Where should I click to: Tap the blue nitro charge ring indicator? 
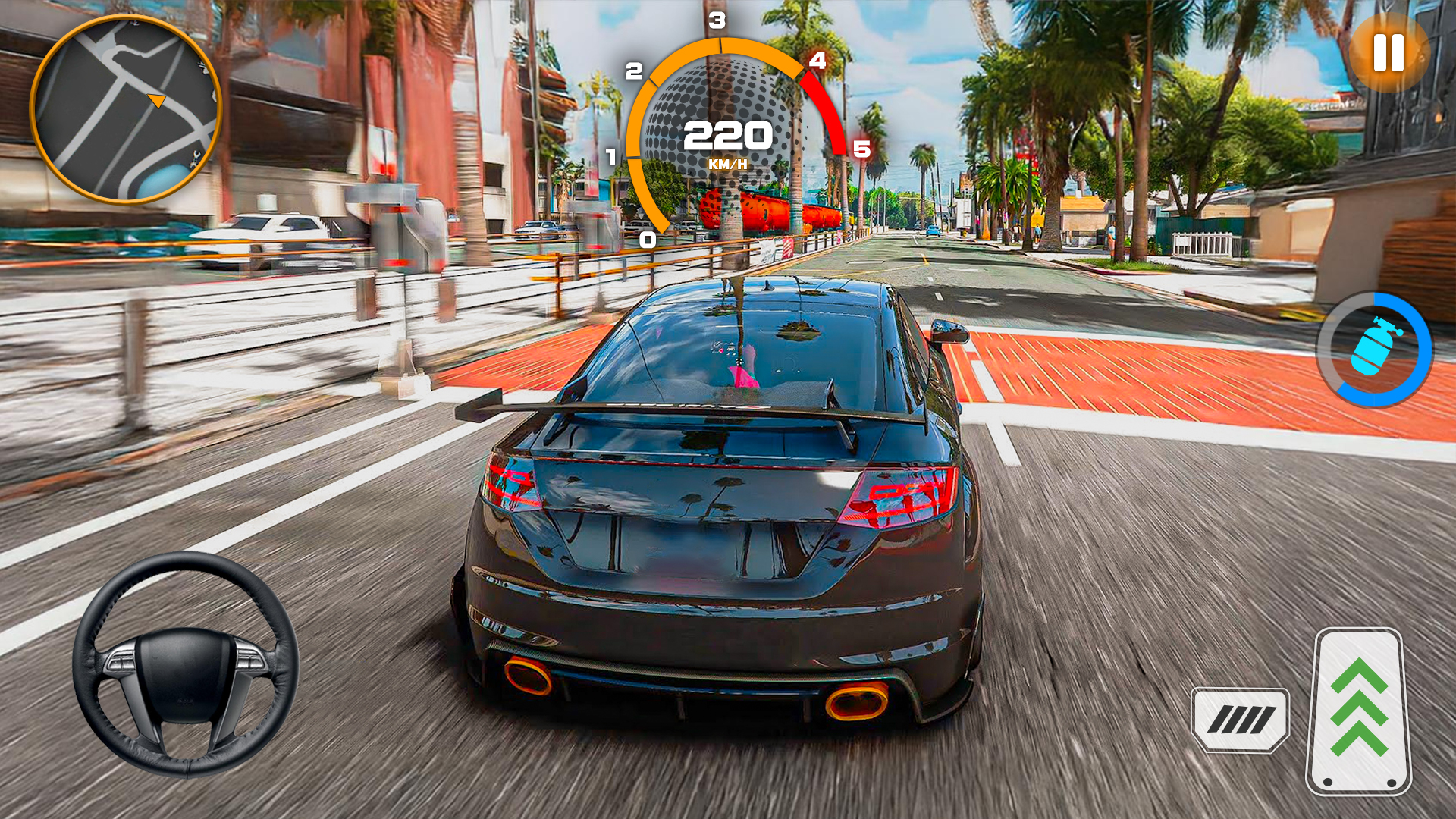1373,348
